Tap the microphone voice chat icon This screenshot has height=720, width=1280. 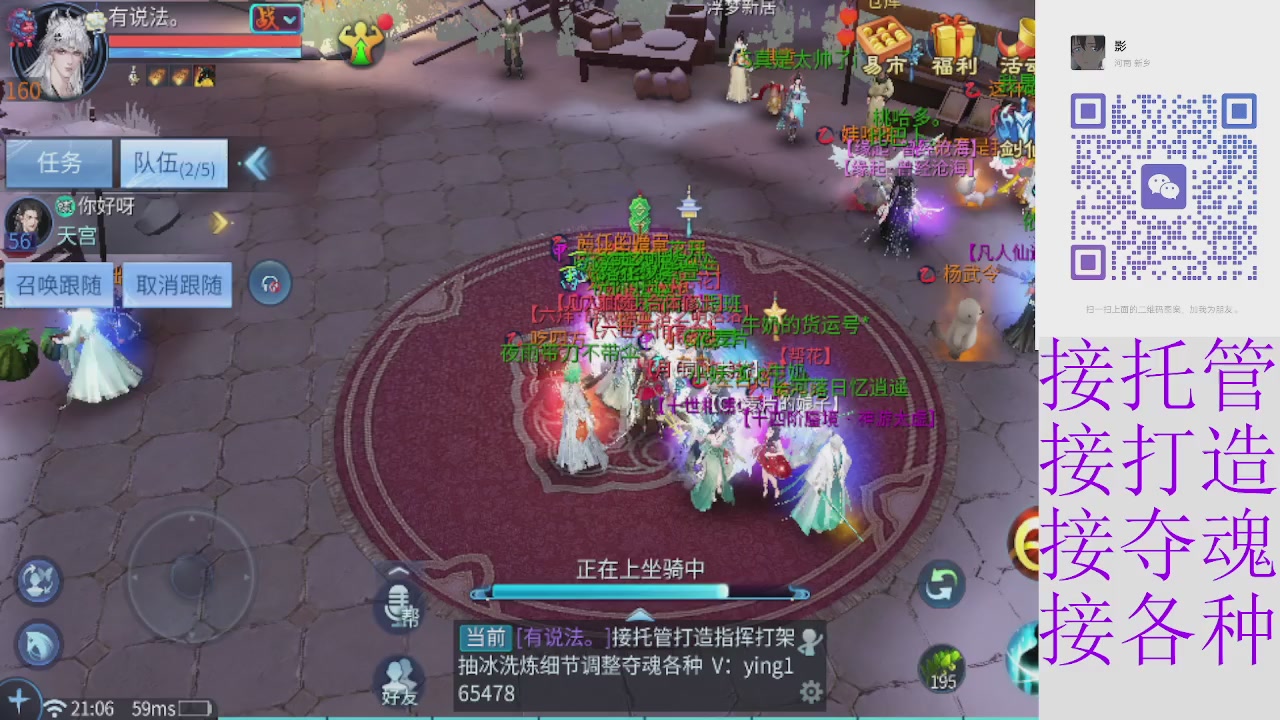click(x=398, y=605)
